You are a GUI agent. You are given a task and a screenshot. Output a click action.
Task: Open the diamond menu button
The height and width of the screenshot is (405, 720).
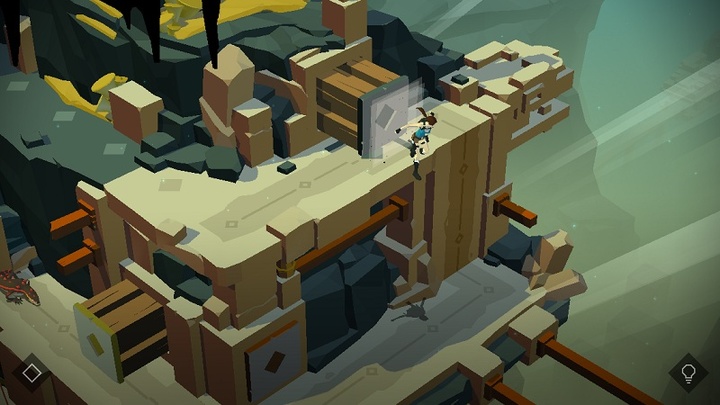point(32,373)
